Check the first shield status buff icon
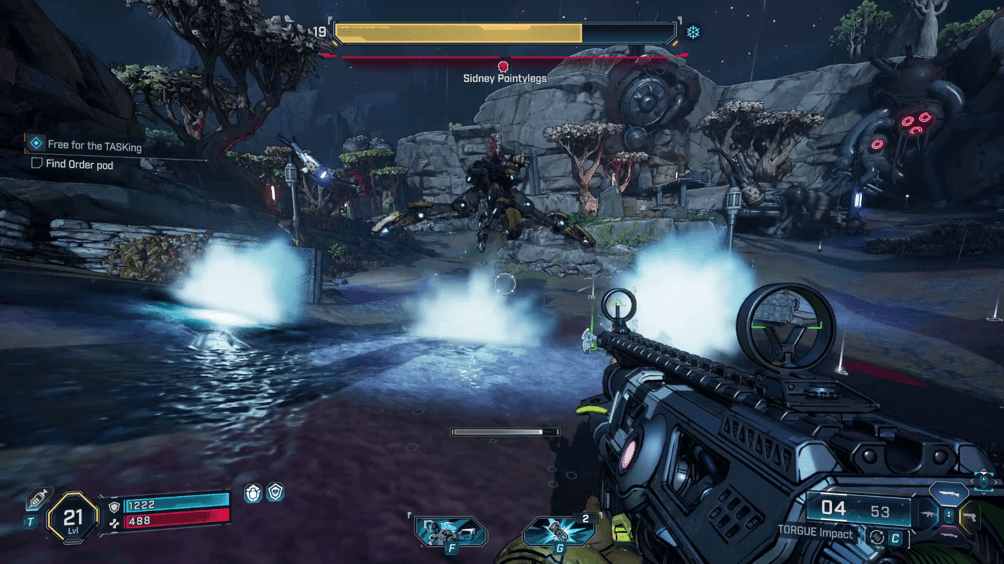 253,492
